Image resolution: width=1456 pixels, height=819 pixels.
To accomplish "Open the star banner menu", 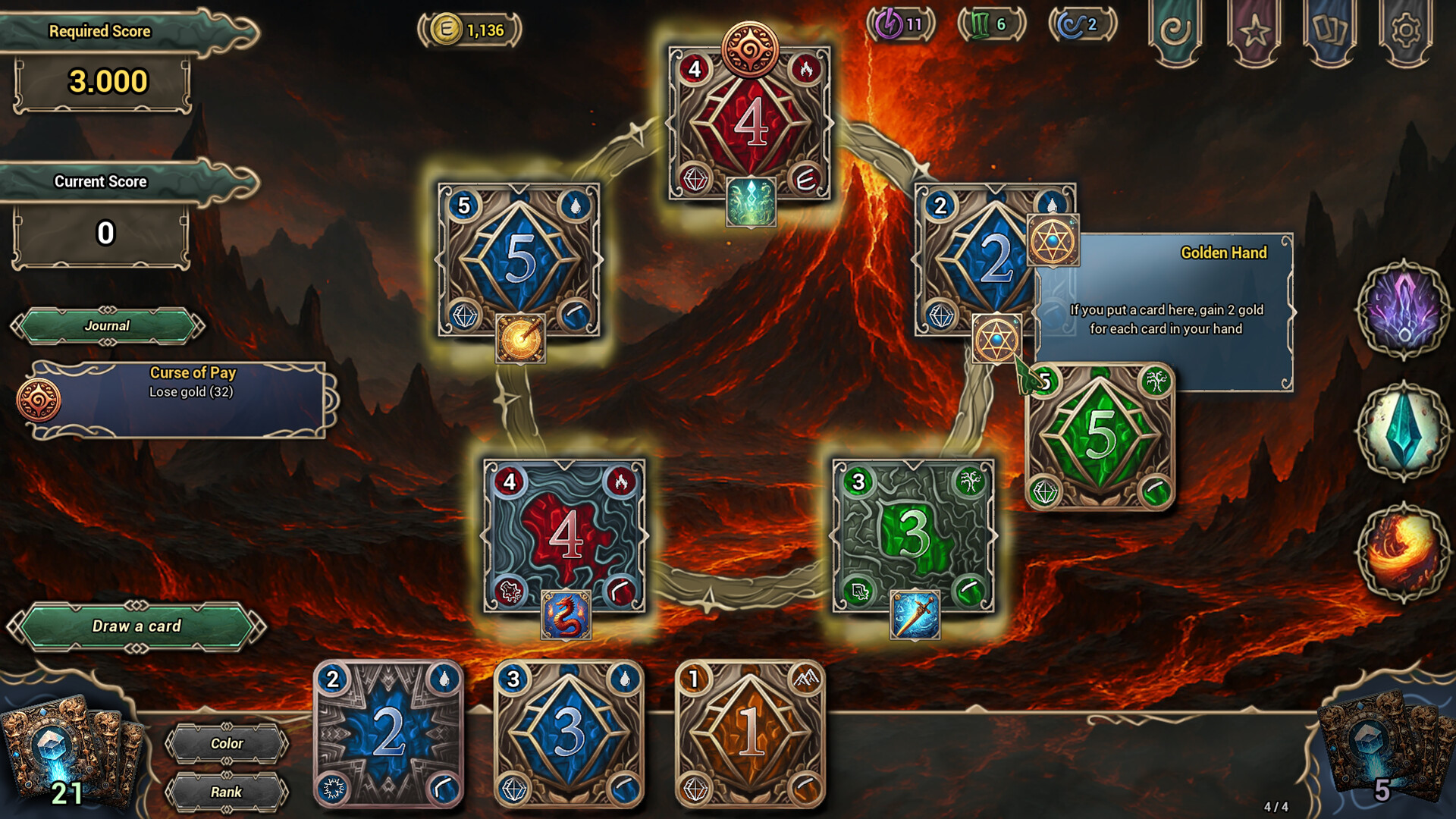I will pyautogui.click(x=1254, y=32).
